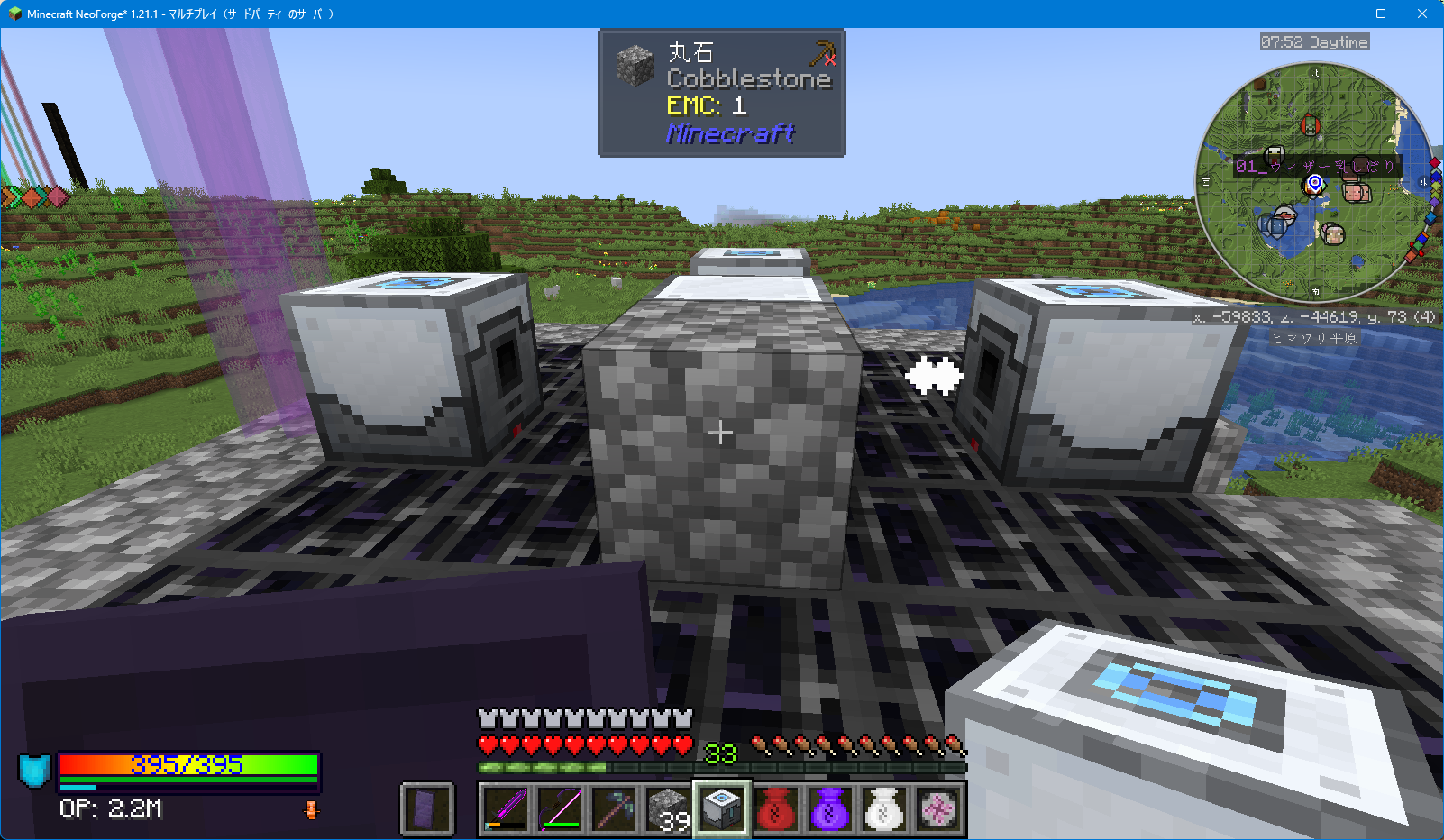The height and width of the screenshot is (840, 1444).
Task: Click the Cobblestone block info tooltip
Action: [722, 93]
